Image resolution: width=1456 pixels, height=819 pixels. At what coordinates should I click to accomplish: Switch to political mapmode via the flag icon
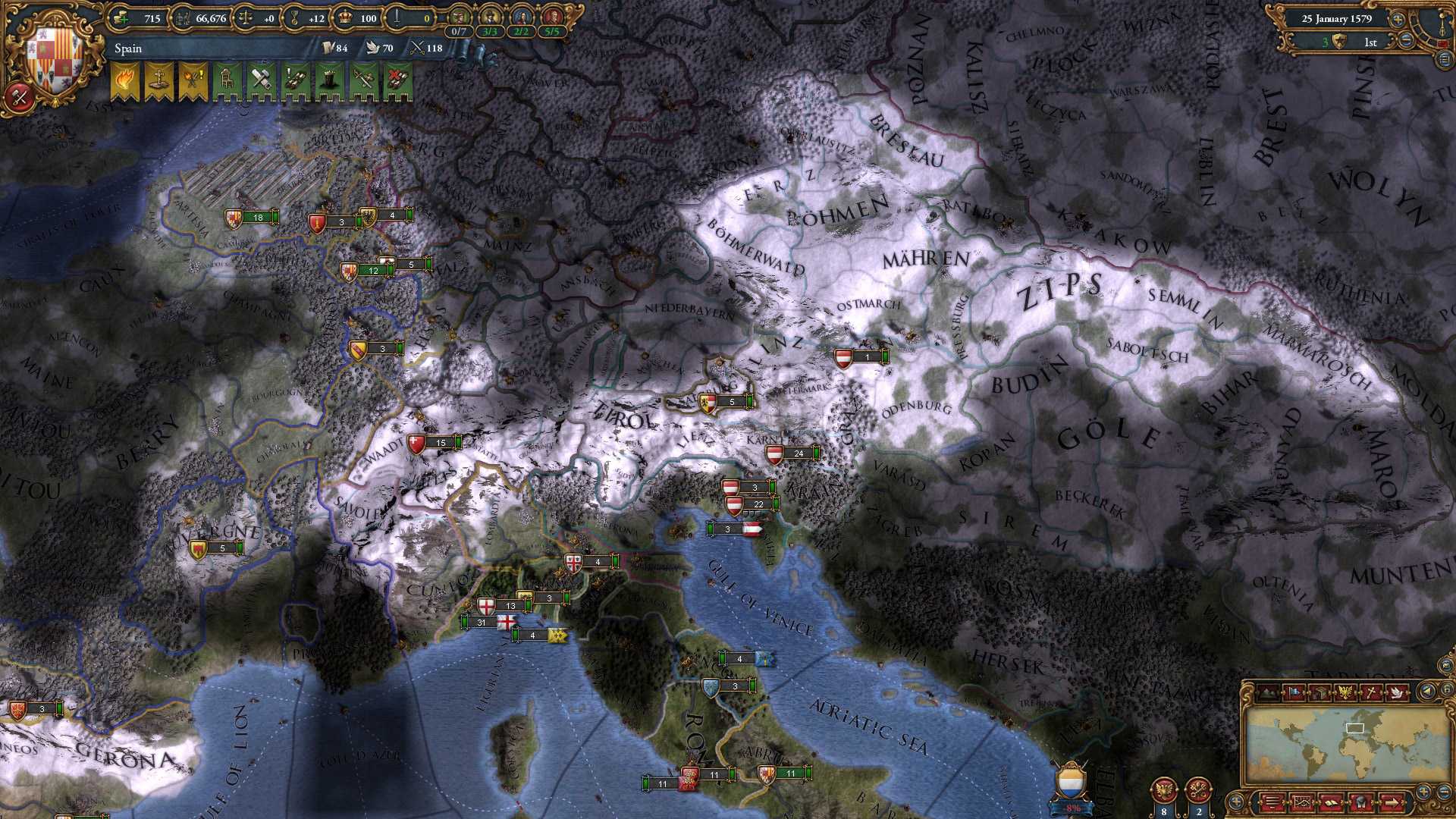pos(1294,692)
